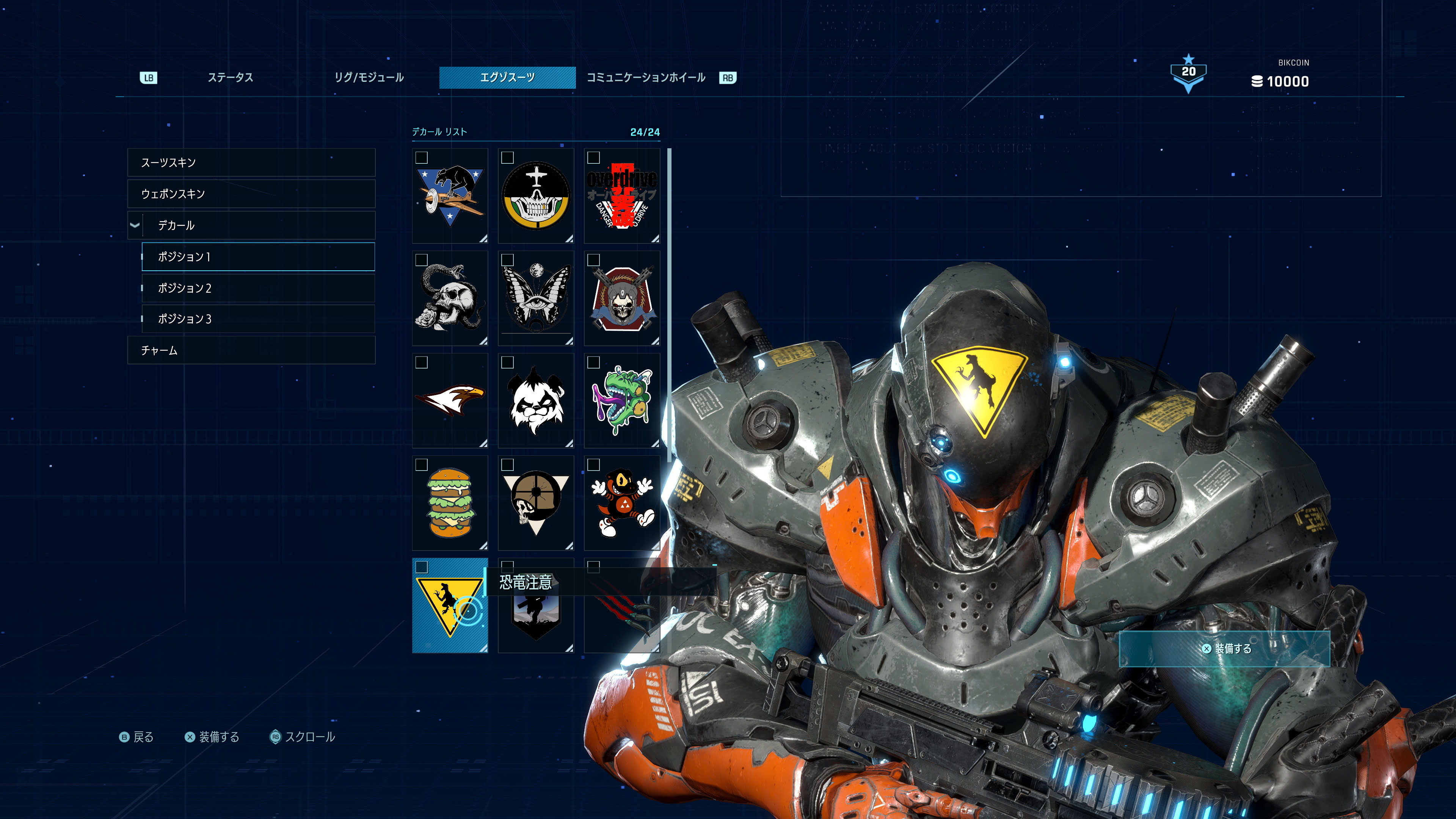Switch to the ステータス tab
The width and height of the screenshot is (1456, 819).
click(230, 77)
